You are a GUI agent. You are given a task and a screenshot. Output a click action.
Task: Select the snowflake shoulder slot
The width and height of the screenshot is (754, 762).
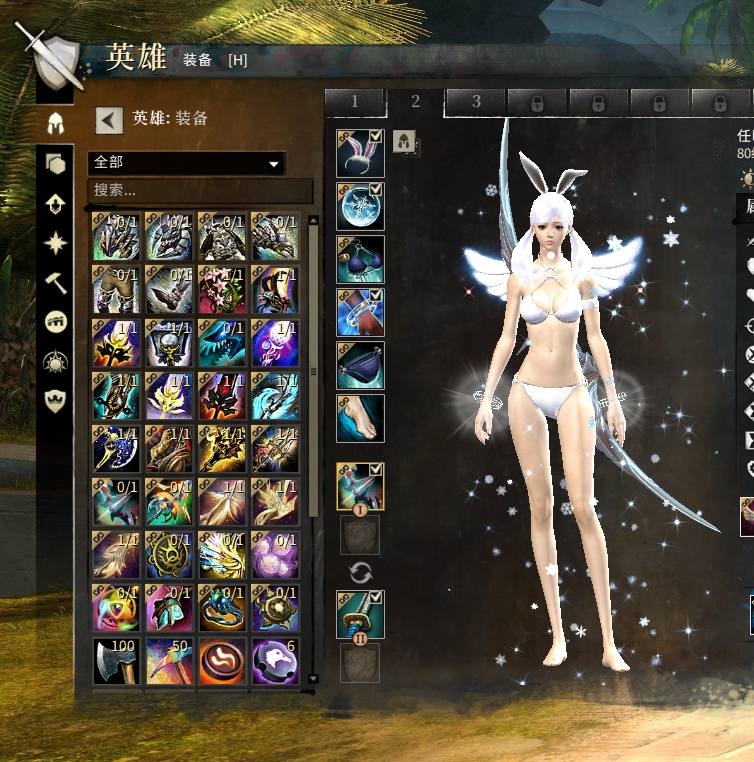(x=360, y=207)
